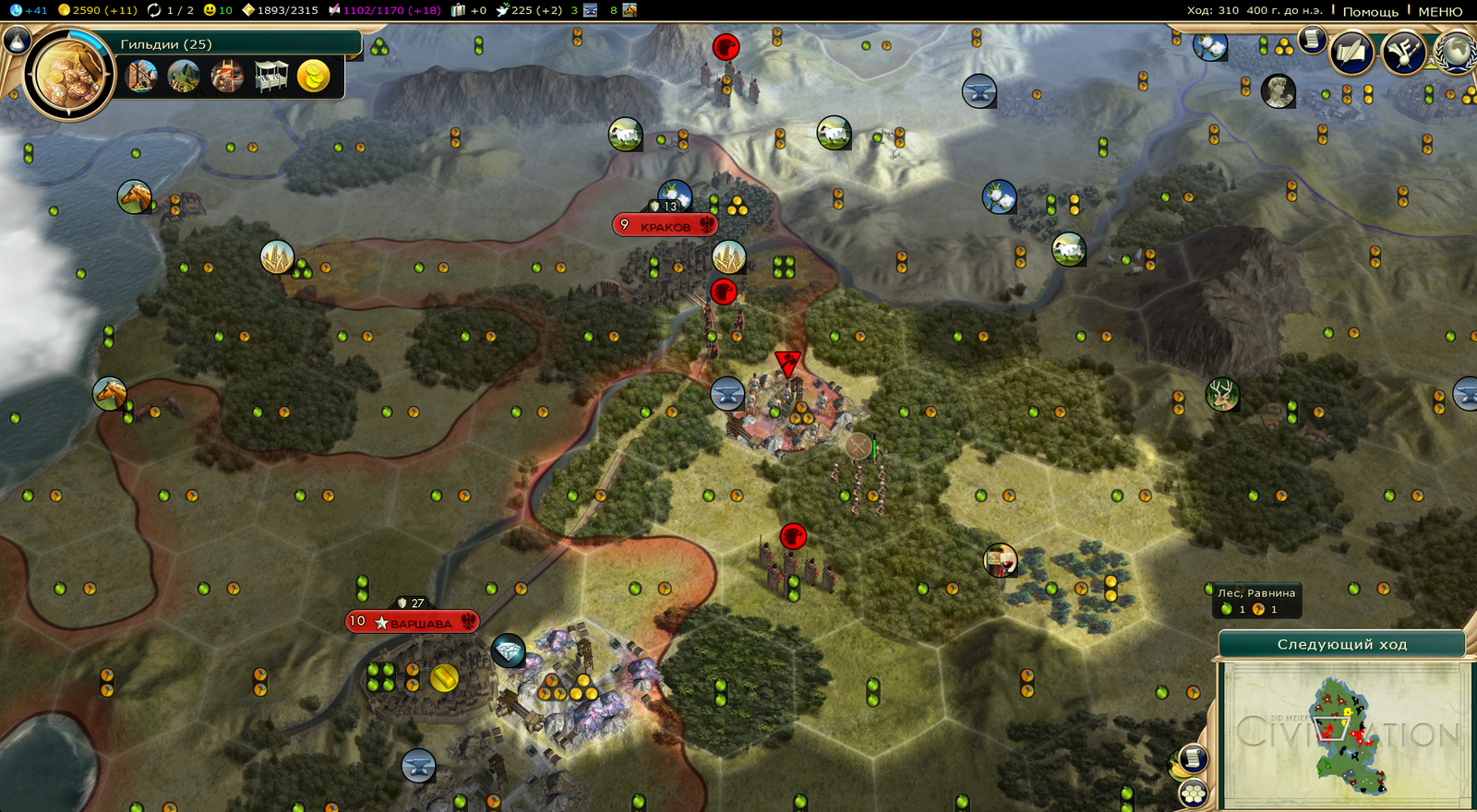Click the golden age spinner showing 1/2
This screenshot has height=812, width=1477.
pyautogui.click(x=153, y=12)
